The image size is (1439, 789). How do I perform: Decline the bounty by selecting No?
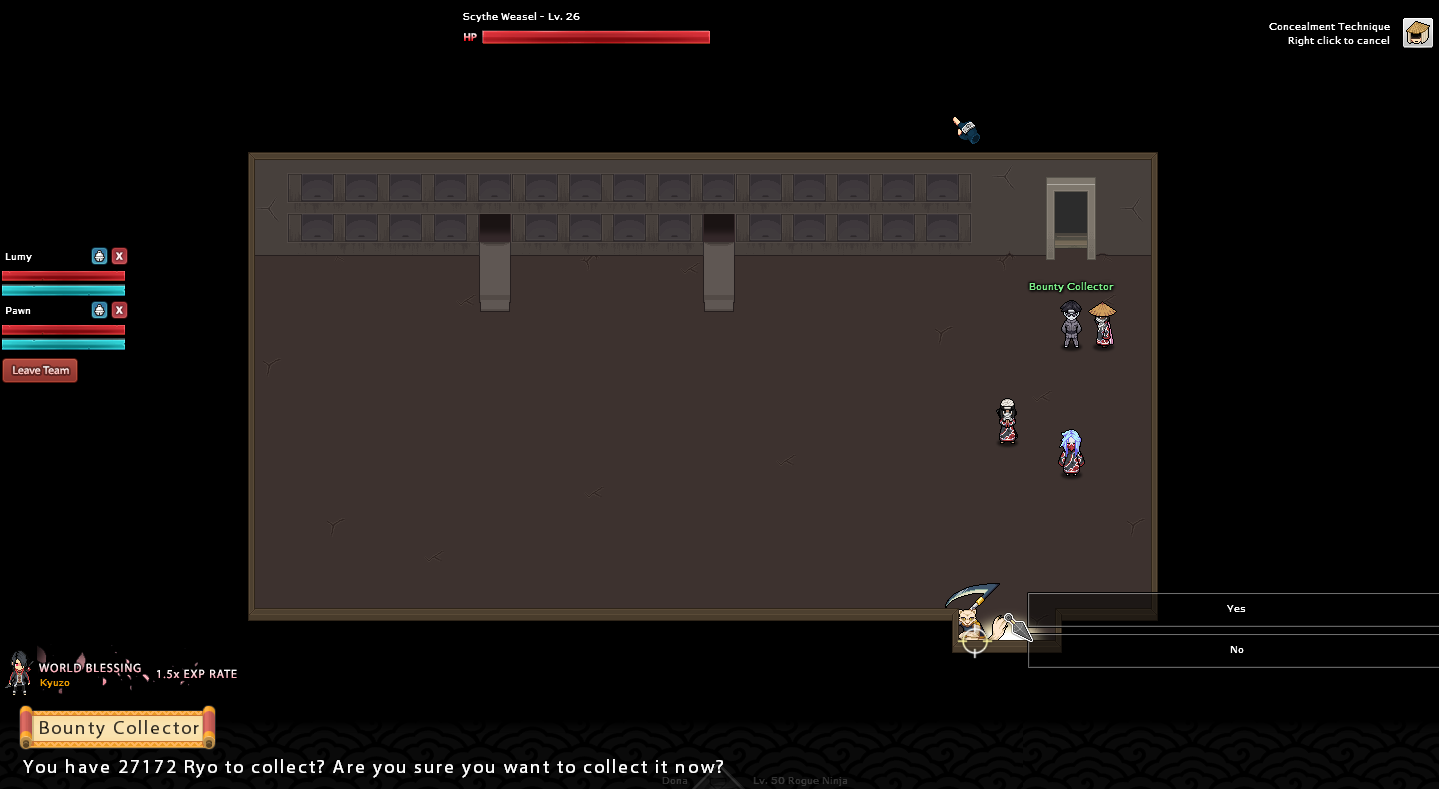pos(1235,650)
